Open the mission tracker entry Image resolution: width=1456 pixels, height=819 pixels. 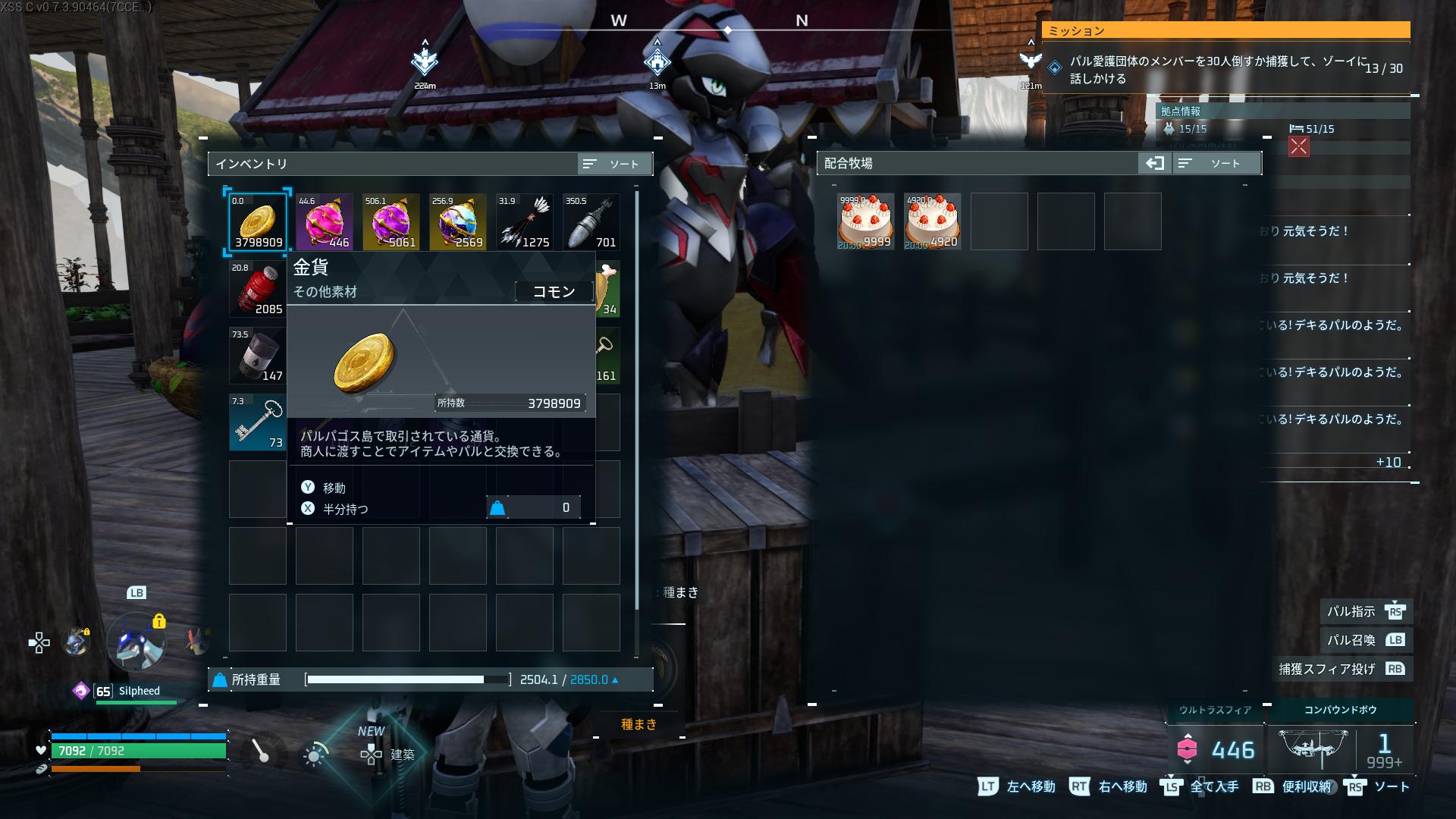[x=1225, y=69]
